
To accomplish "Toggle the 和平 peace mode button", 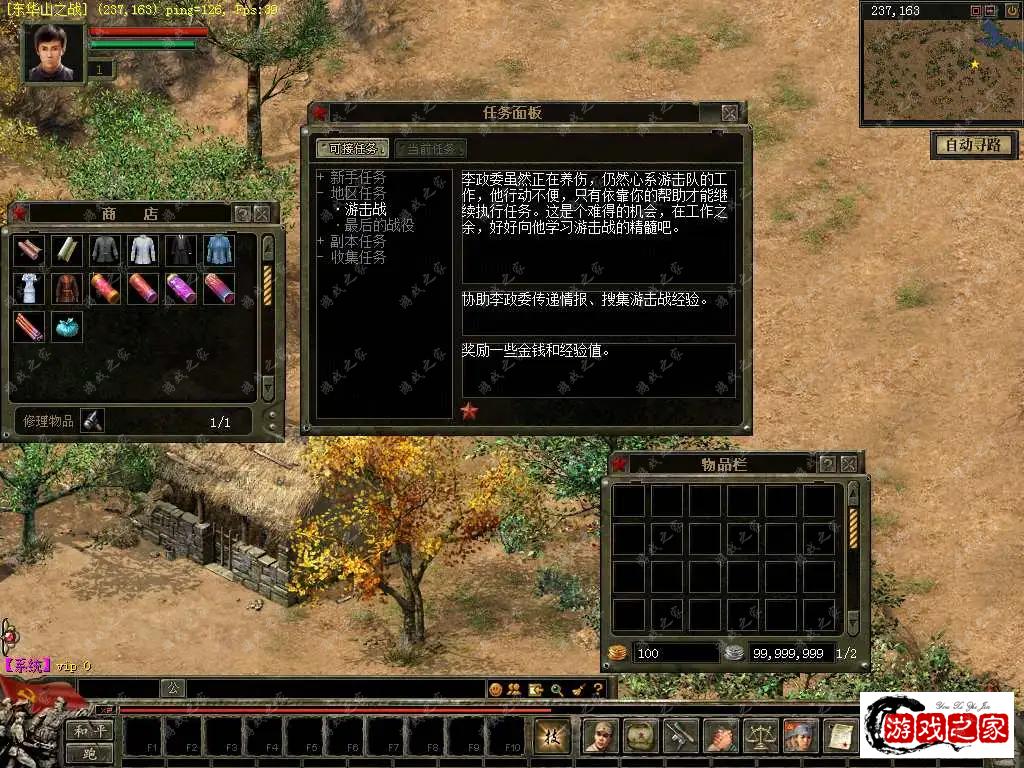I will click(x=91, y=731).
